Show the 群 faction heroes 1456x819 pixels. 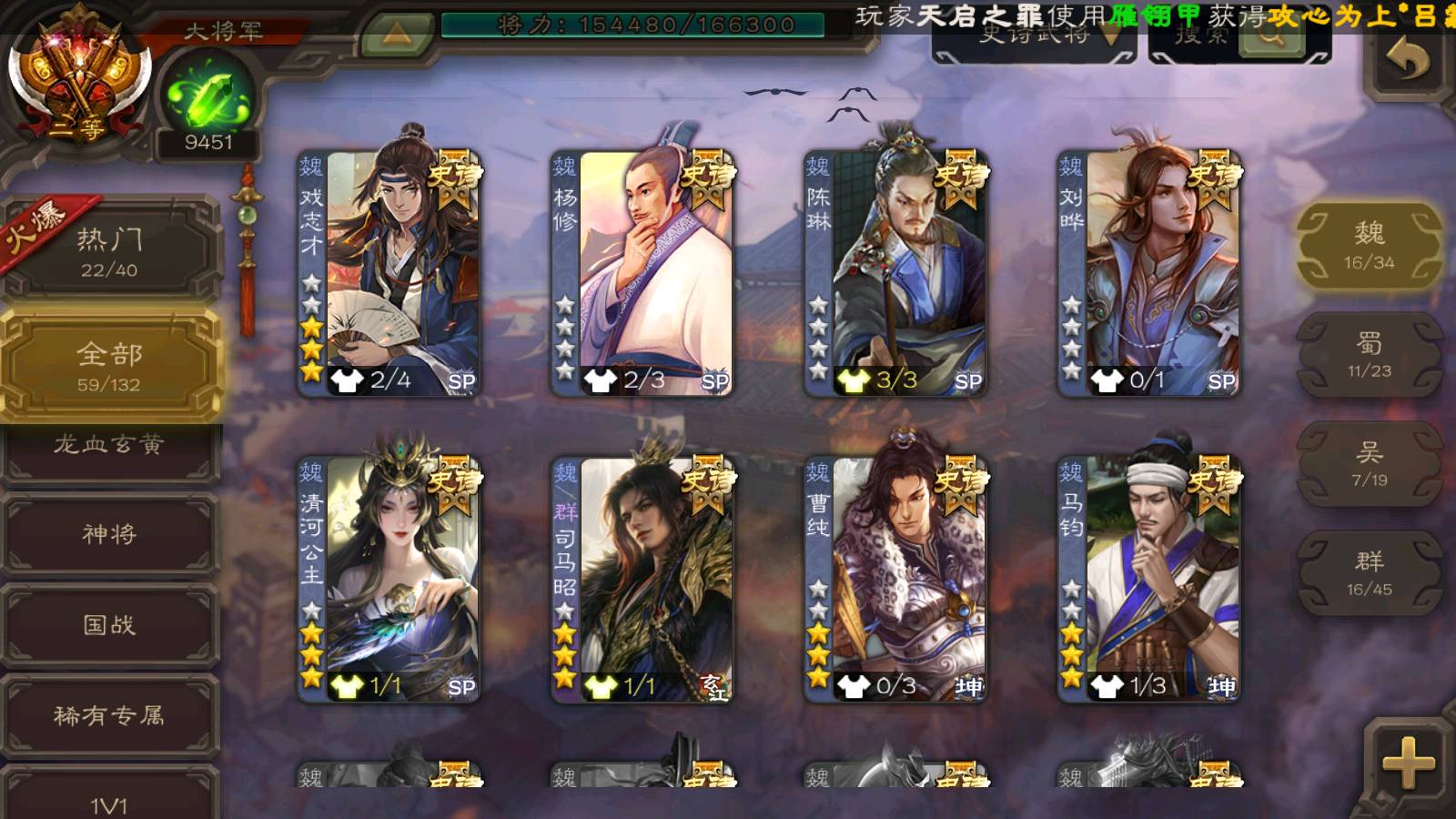[x=1369, y=573]
